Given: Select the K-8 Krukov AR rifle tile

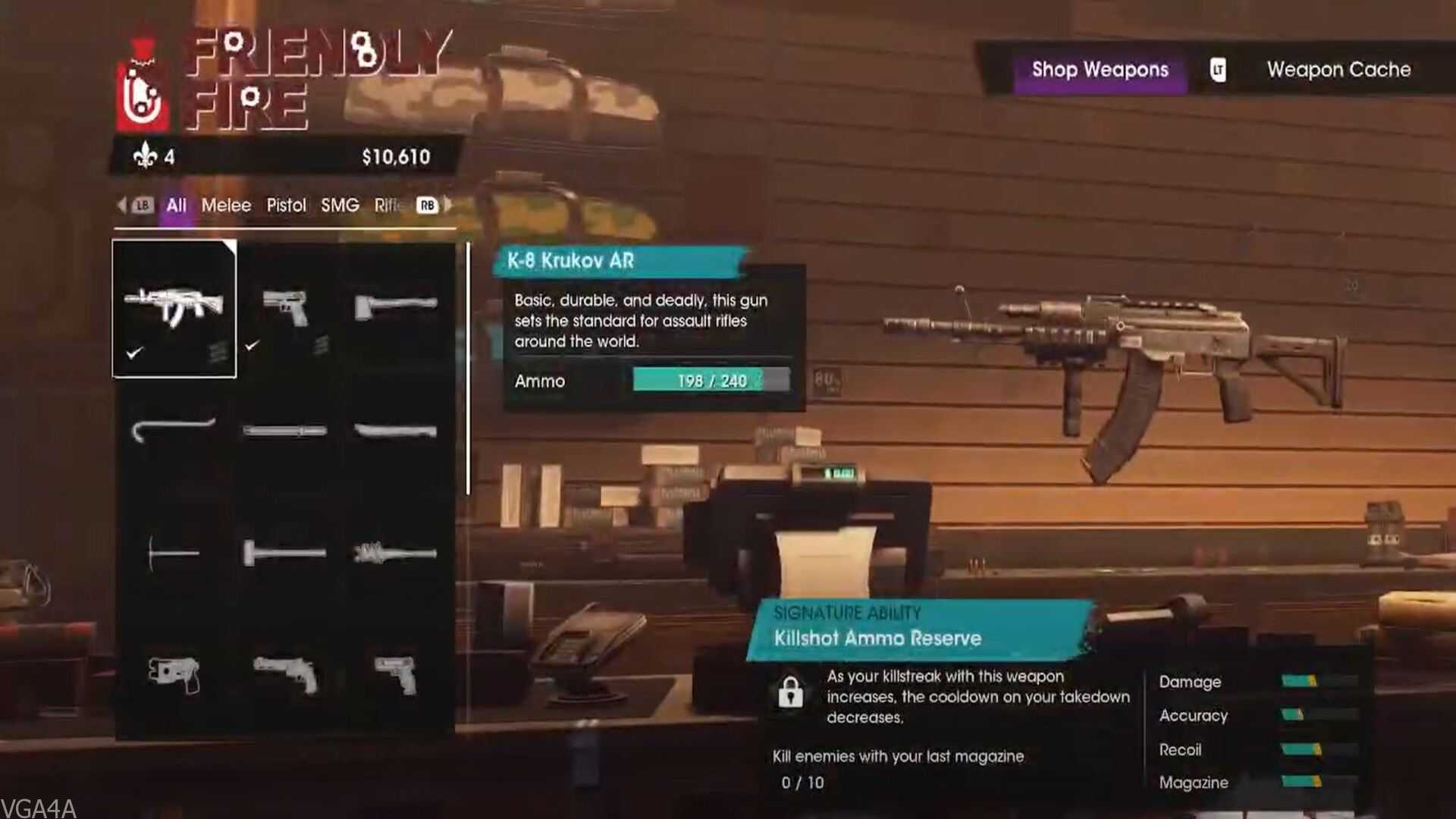Looking at the screenshot, I should pos(174,308).
